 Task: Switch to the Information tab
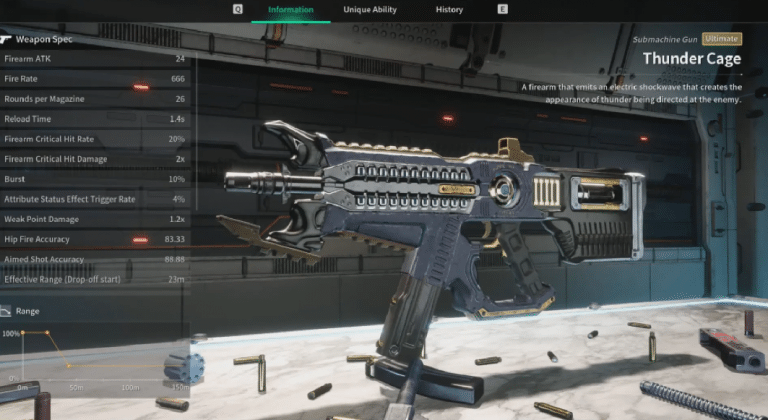pyautogui.click(x=291, y=10)
